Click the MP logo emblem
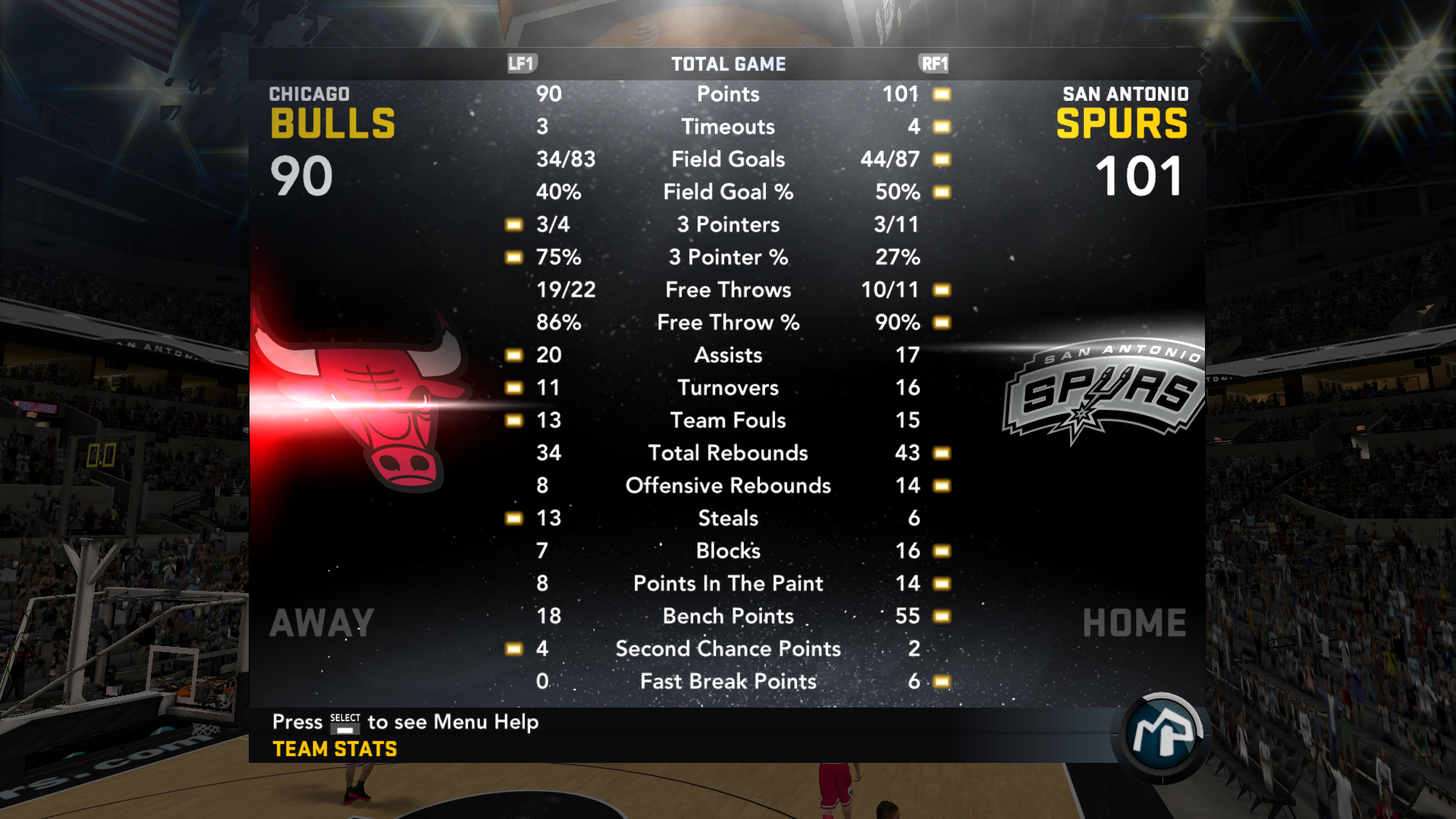The image size is (1456, 819). (1161, 733)
